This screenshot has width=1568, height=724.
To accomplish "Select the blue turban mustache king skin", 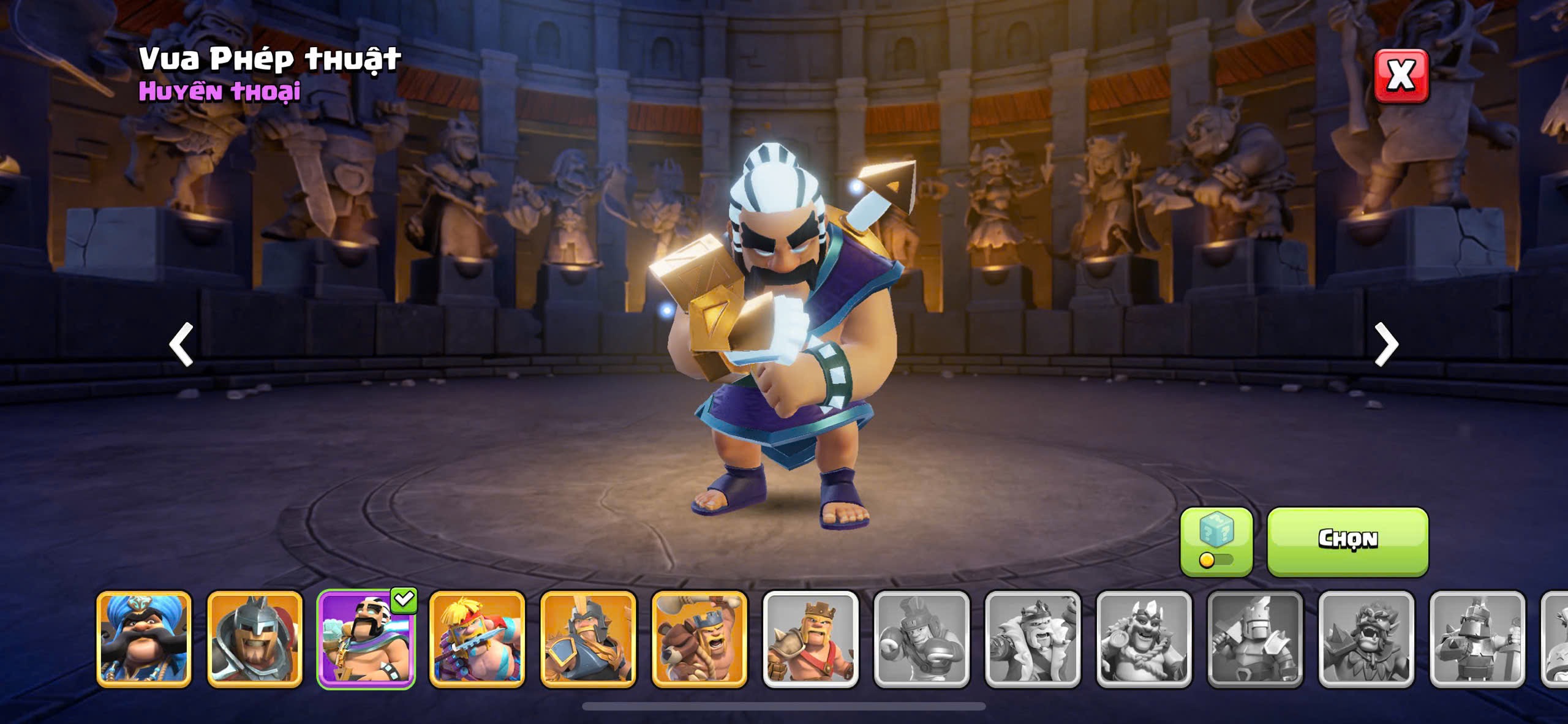I will pos(144,638).
